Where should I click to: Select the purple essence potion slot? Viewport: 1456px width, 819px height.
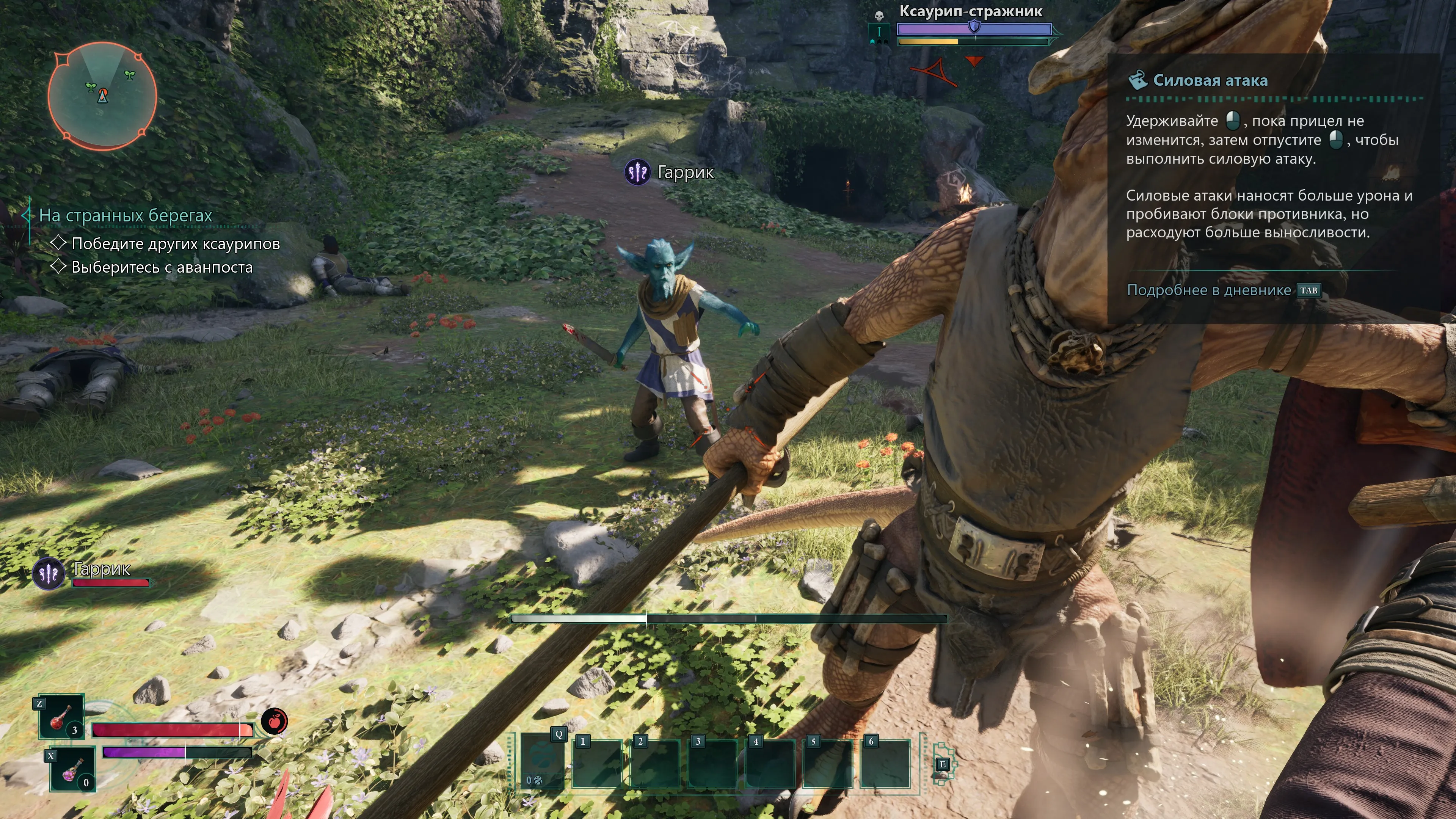click(x=72, y=770)
